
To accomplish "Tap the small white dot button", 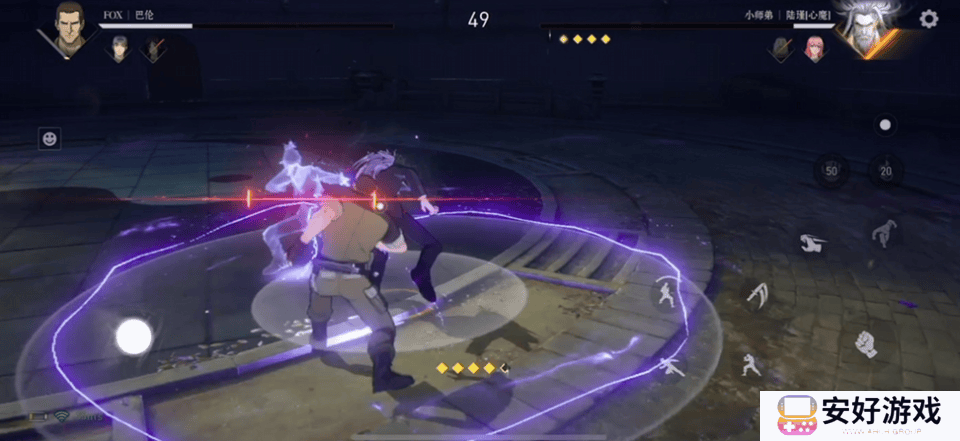I will pyautogui.click(x=884, y=125).
